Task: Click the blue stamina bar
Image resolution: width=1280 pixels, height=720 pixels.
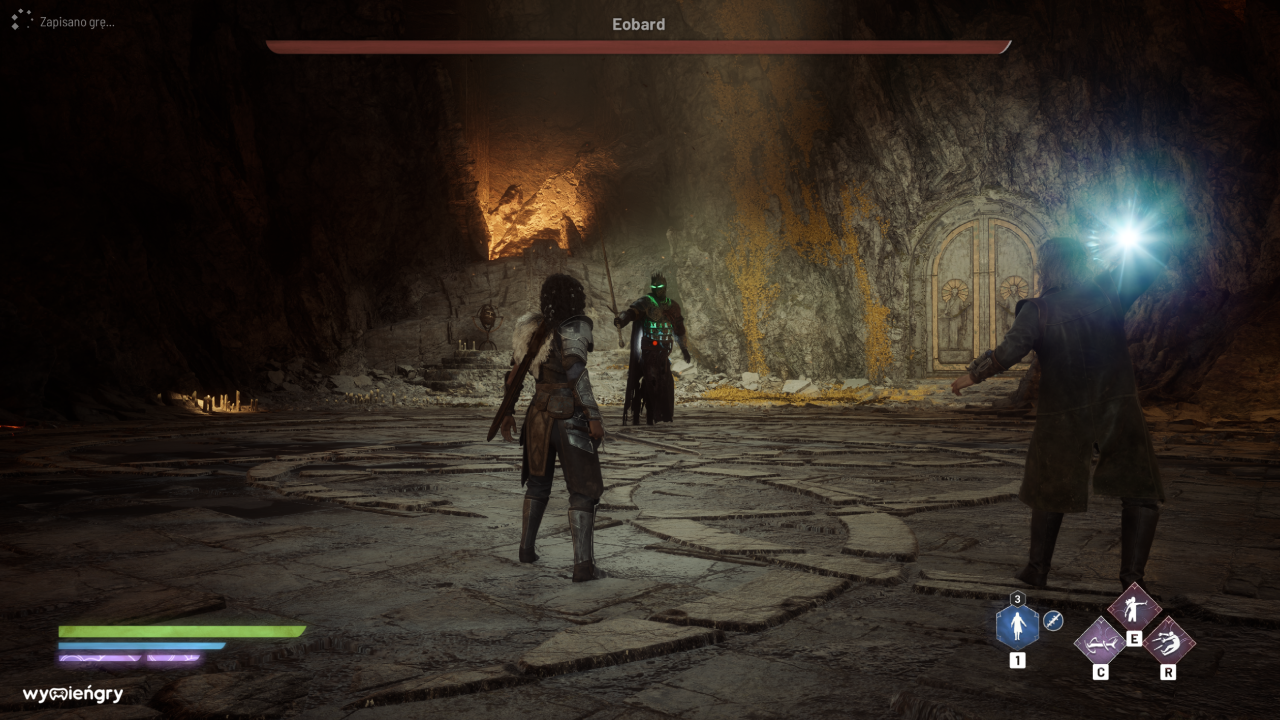Action: tap(140, 645)
